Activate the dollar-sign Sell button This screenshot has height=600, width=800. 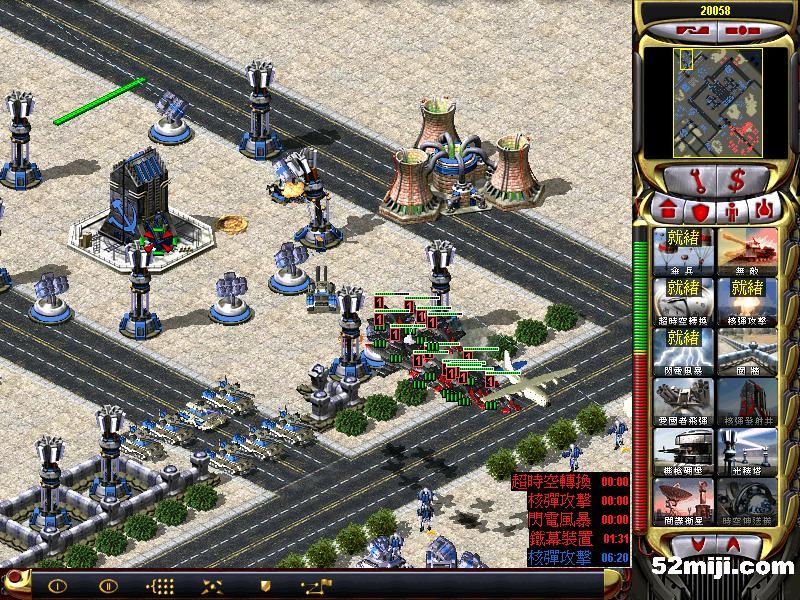tap(737, 181)
